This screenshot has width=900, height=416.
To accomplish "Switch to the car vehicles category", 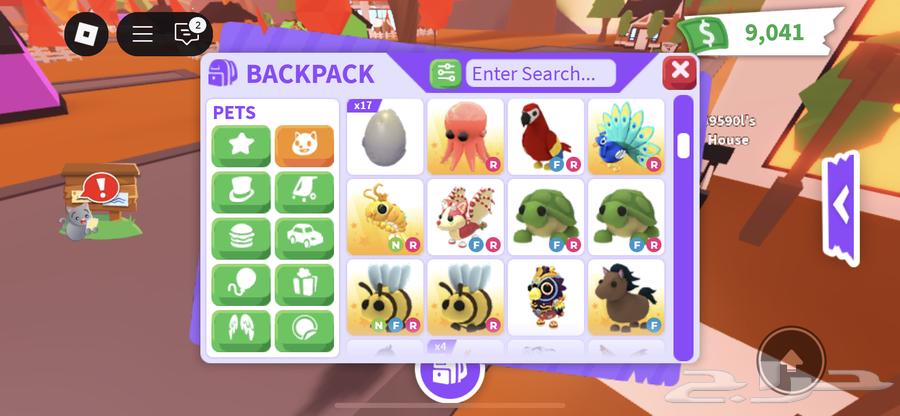I will [x=304, y=238].
